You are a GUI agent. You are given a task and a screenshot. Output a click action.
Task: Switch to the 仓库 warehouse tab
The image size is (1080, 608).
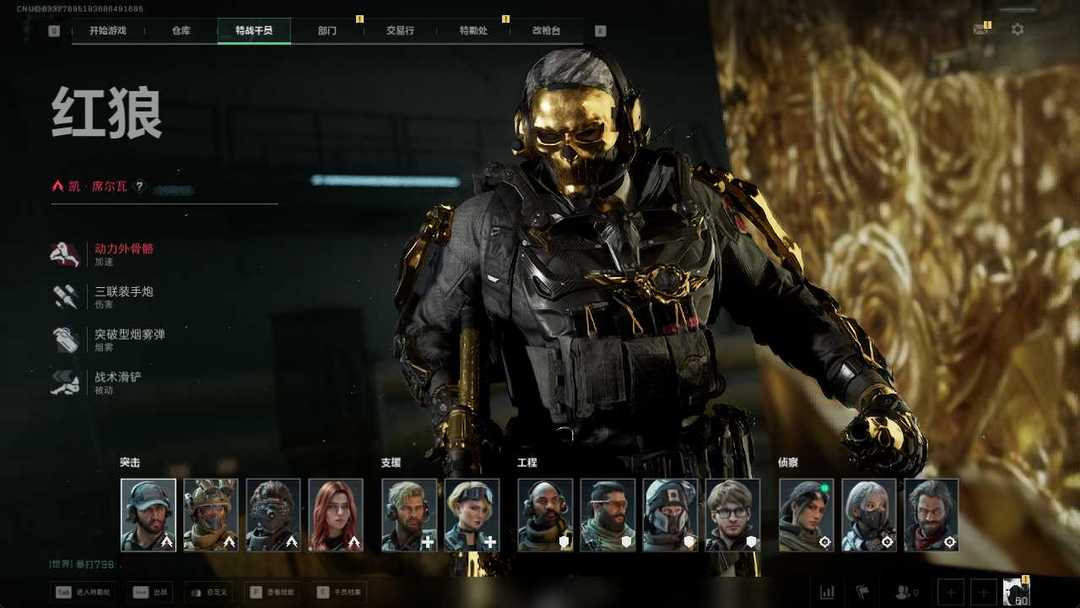[181, 31]
